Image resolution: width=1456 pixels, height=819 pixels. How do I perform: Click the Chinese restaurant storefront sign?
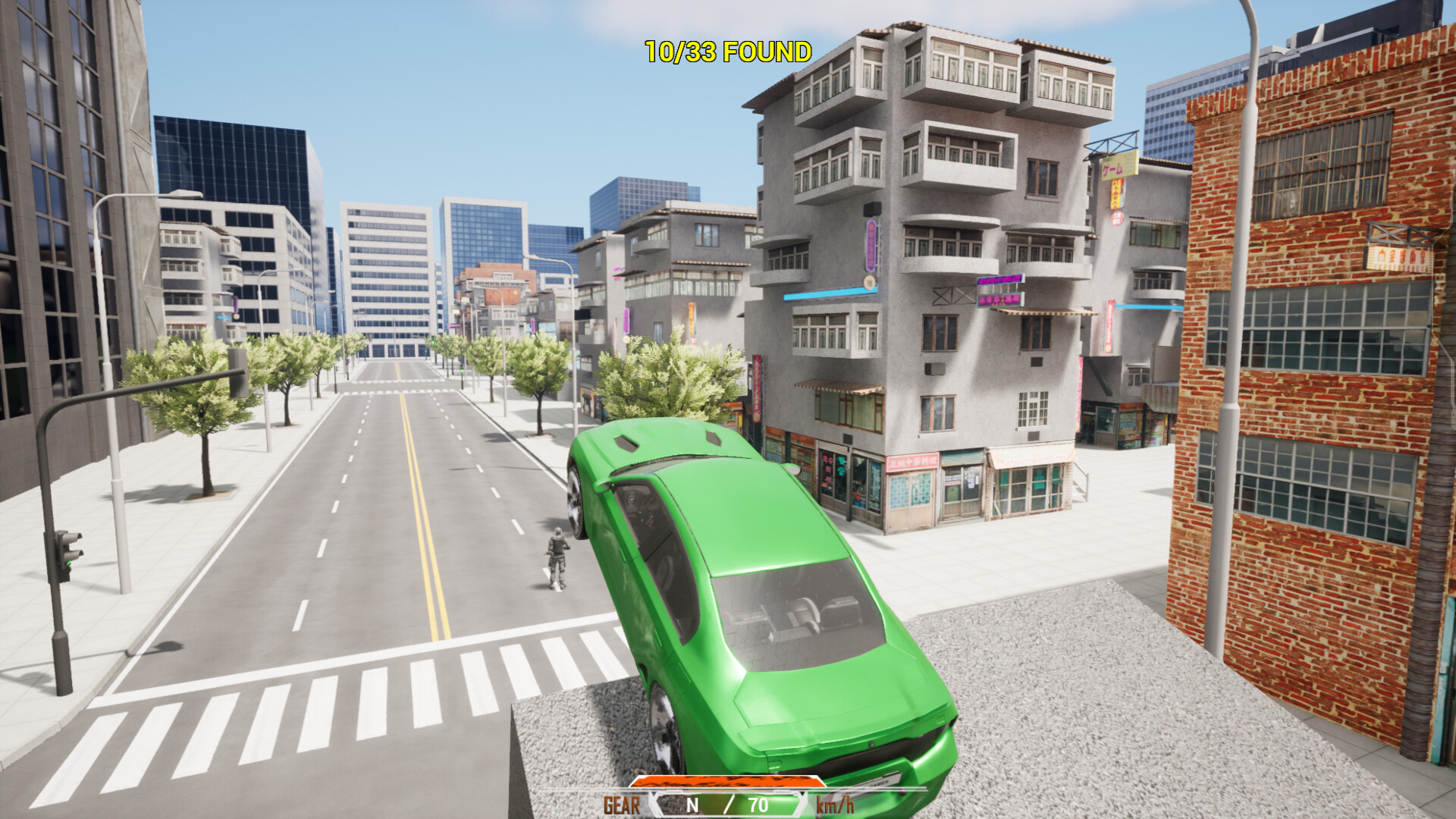914,461
